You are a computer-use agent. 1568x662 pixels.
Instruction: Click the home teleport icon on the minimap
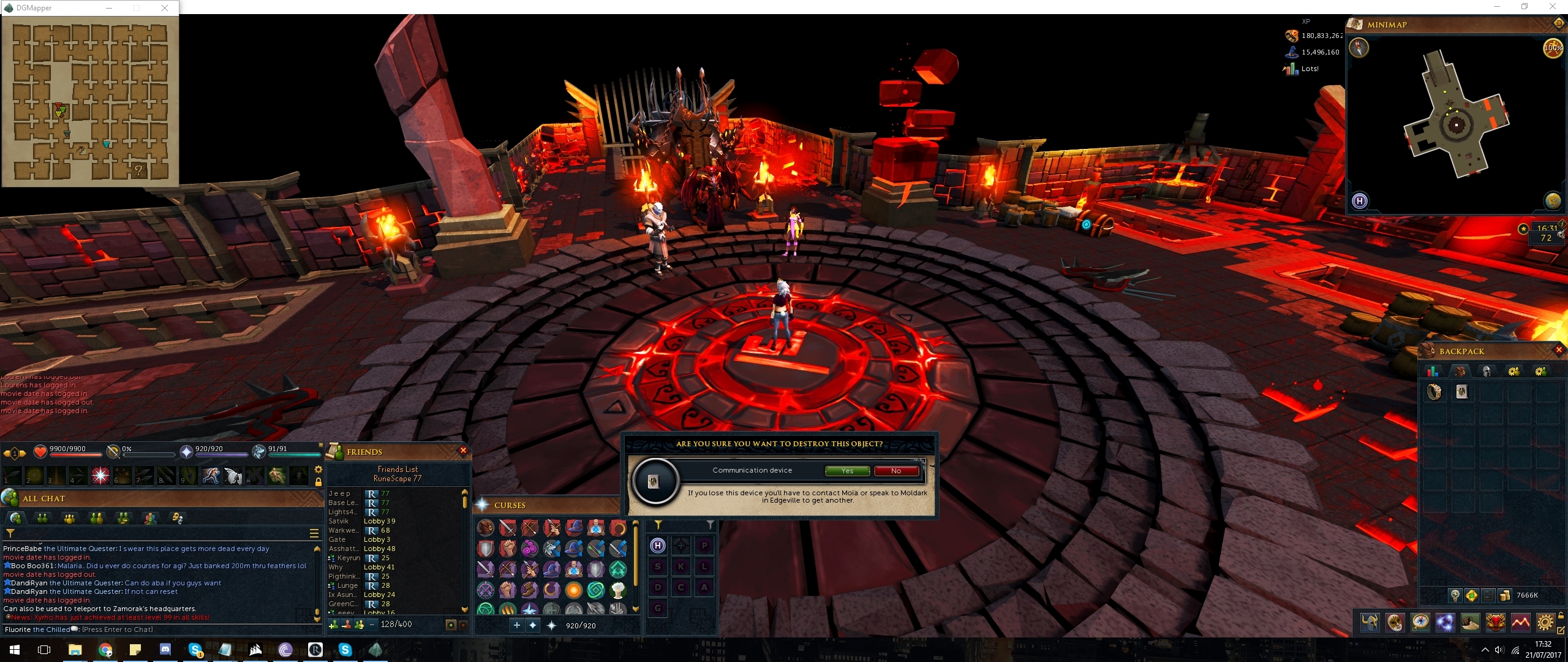coord(1360,201)
